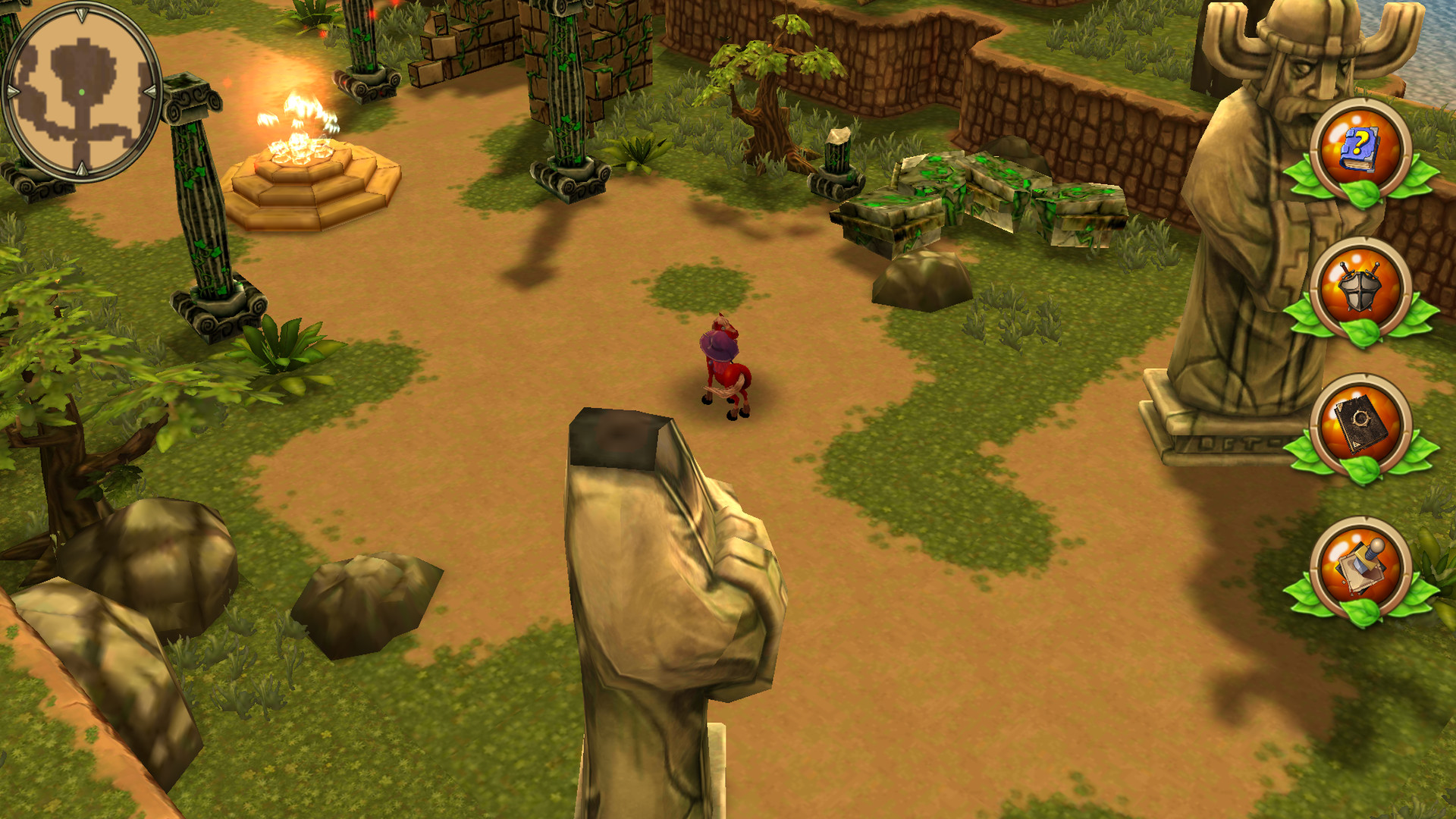Click the south arrow on the minimap ring
The height and width of the screenshot is (819, 1456).
[x=82, y=169]
